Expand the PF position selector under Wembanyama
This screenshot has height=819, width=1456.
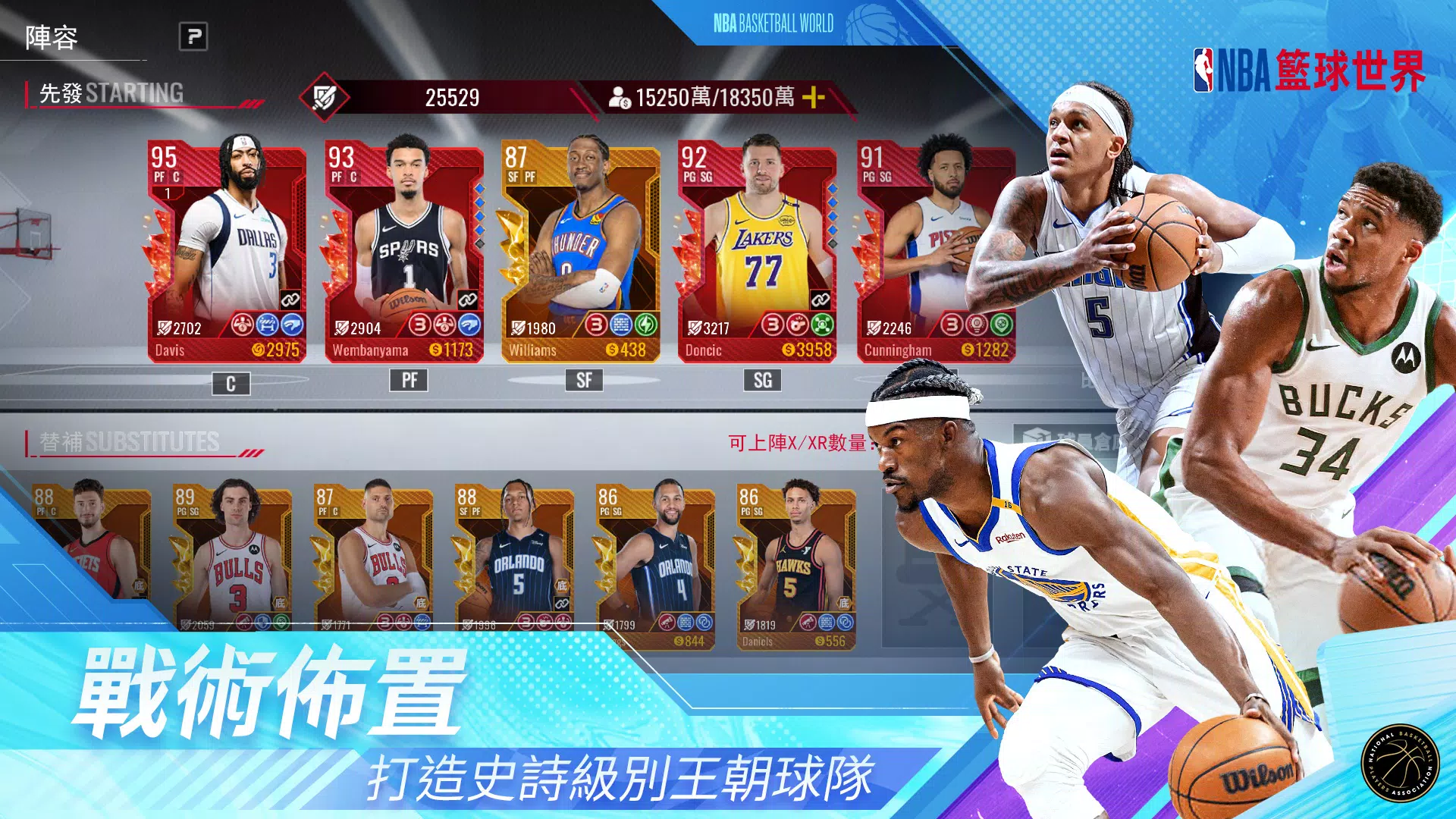tap(409, 380)
